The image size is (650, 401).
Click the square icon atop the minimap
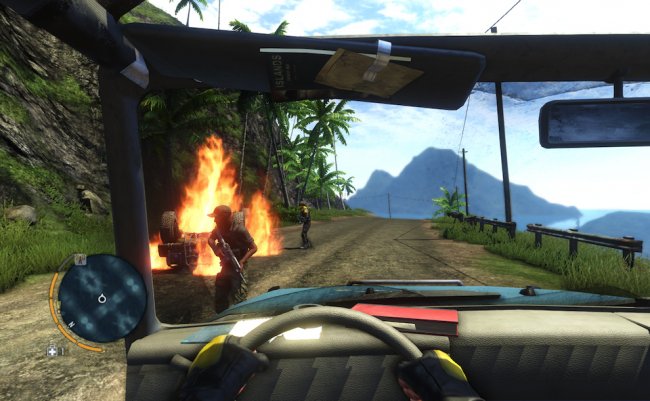pos(80,259)
